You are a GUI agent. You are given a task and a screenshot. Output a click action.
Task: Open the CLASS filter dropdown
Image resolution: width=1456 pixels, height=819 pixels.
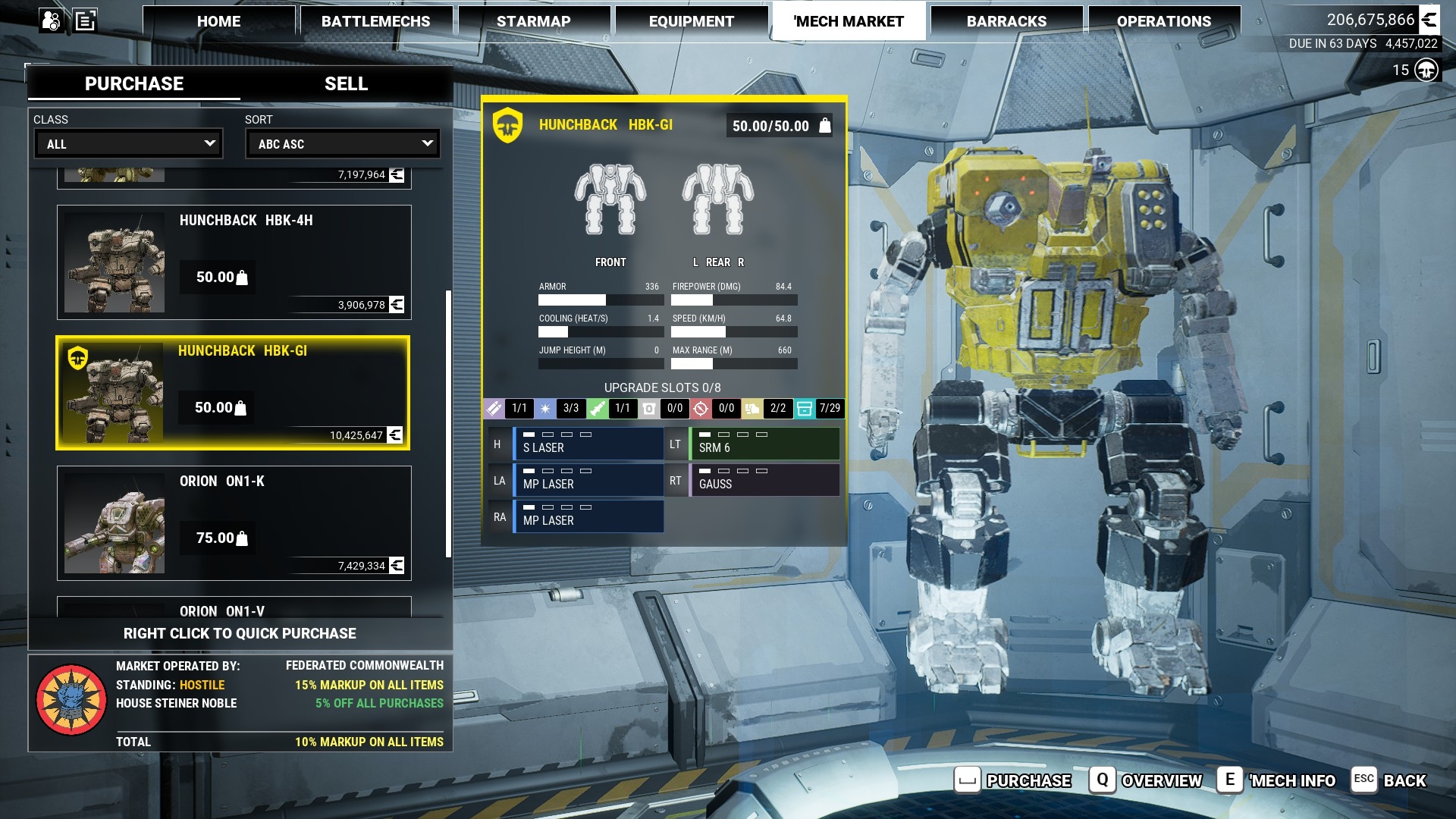129,143
